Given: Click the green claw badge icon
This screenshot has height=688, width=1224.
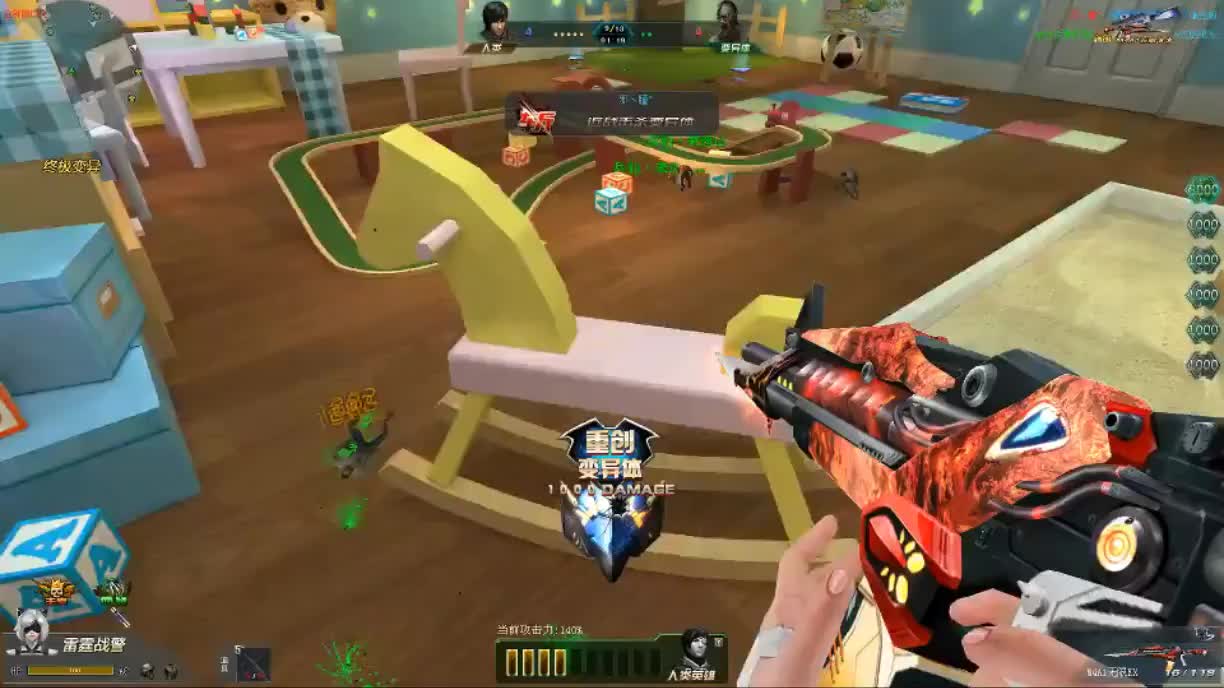Looking at the screenshot, I should pos(113,592).
